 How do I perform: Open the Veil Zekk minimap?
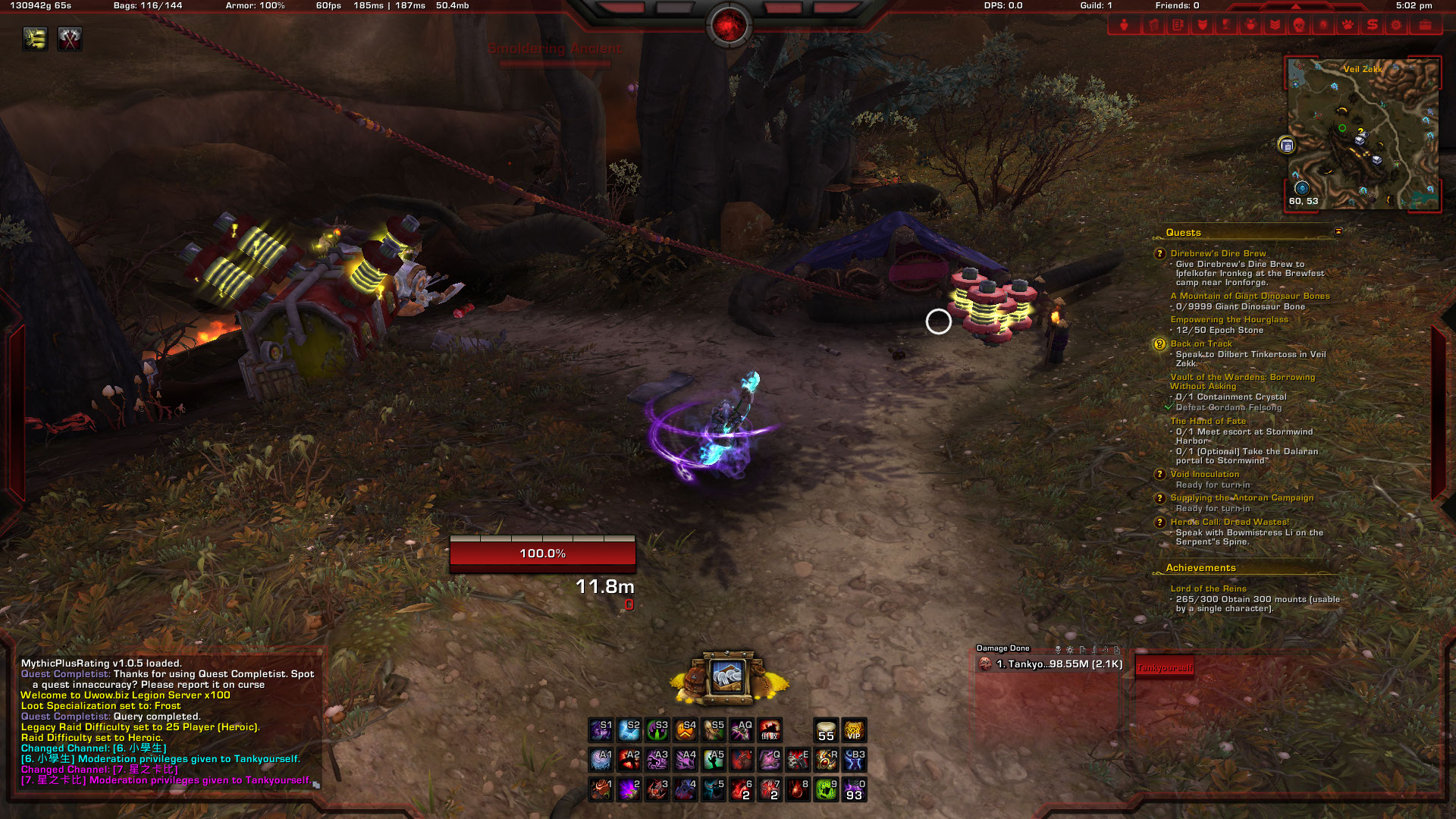click(x=1363, y=133)
